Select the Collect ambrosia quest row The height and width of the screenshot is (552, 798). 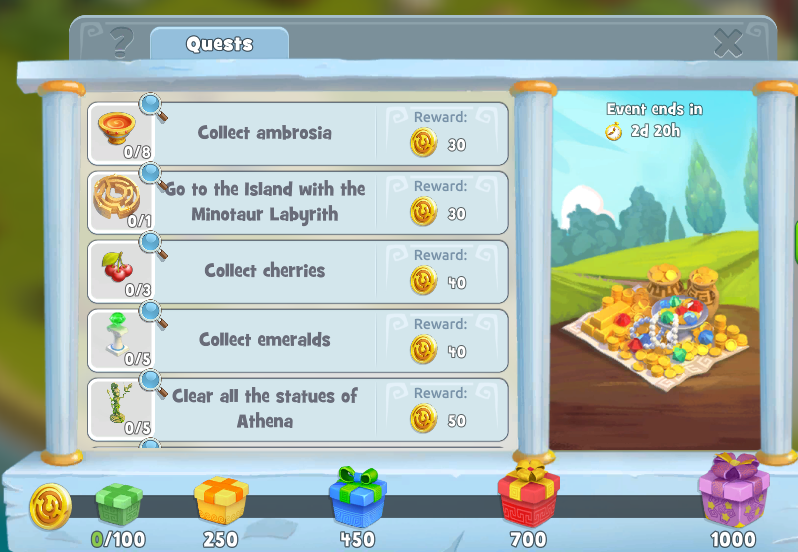[x=265, y=133]
